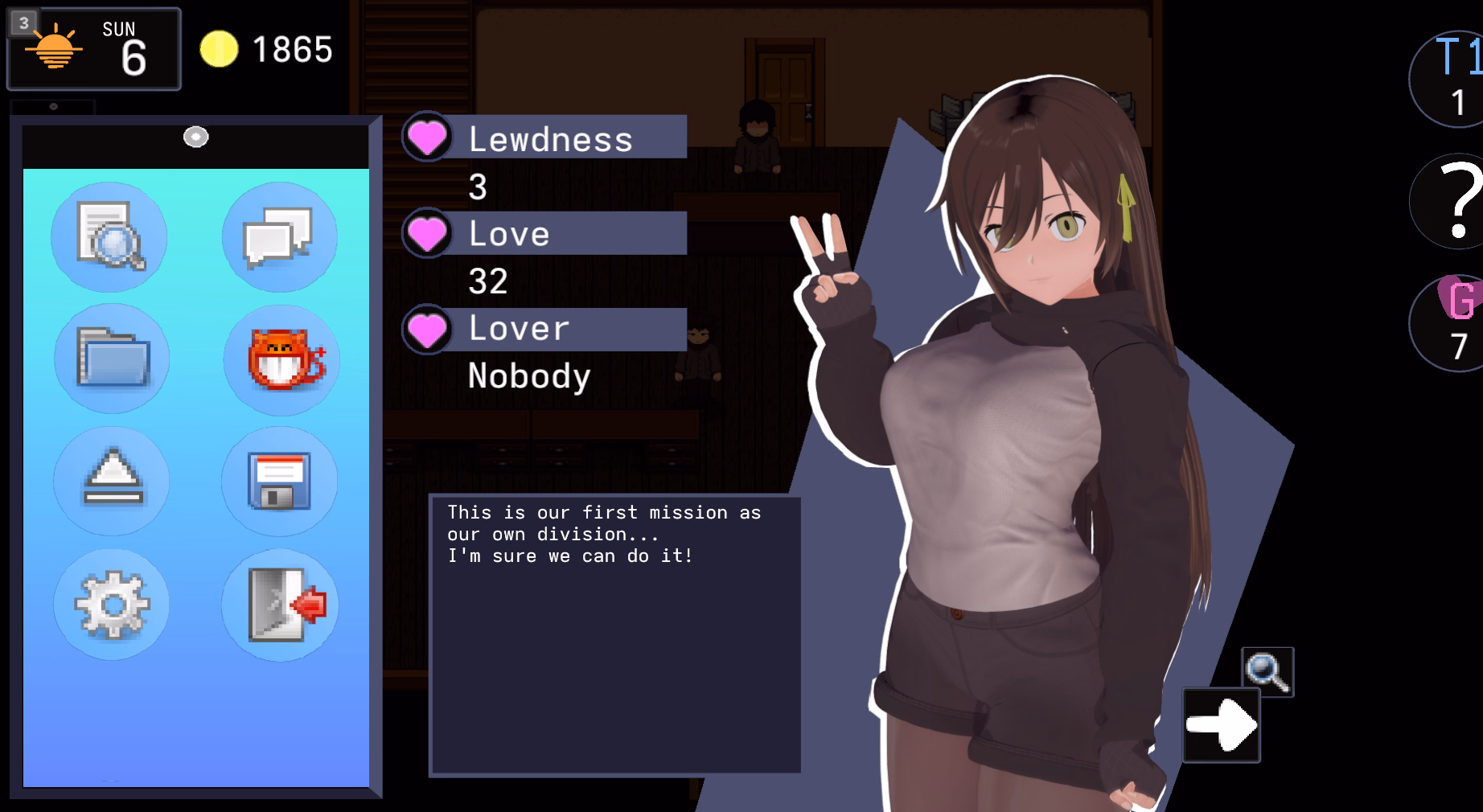Click the exit door icon
The height and width of the screenshot is (812, 1483).
click(x=279, y=605)
